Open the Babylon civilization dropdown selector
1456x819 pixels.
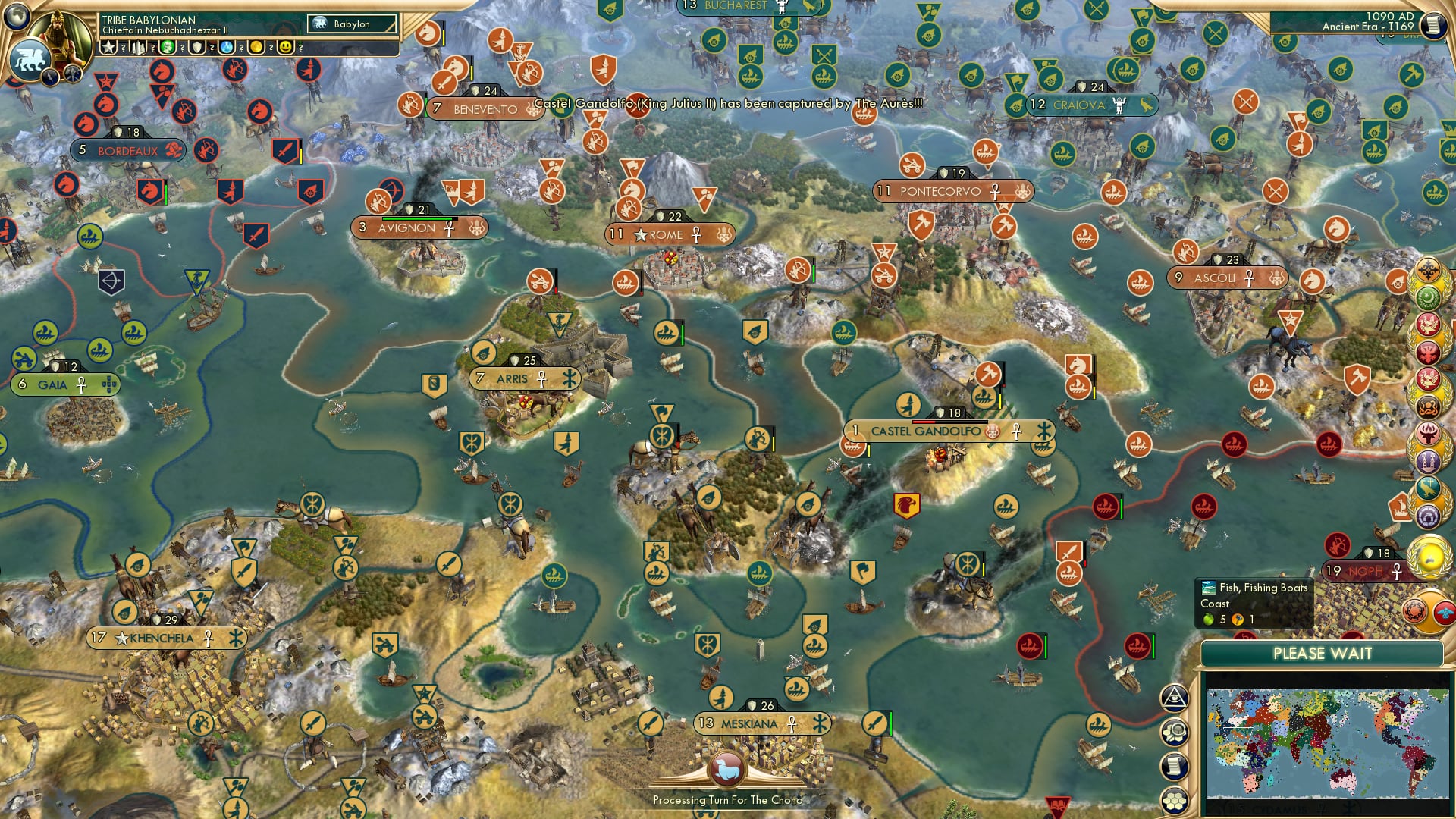click(x=352, y=24)
